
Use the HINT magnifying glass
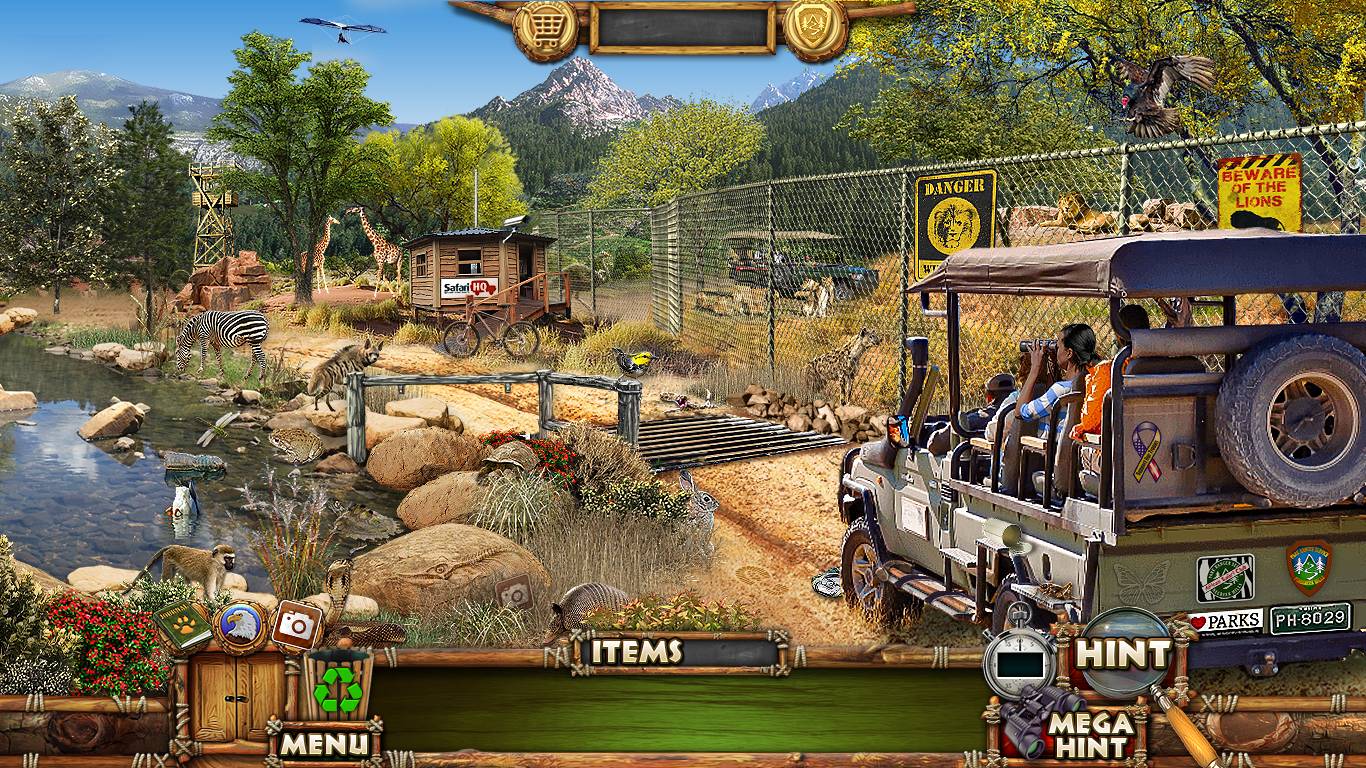coord(1124,655)
